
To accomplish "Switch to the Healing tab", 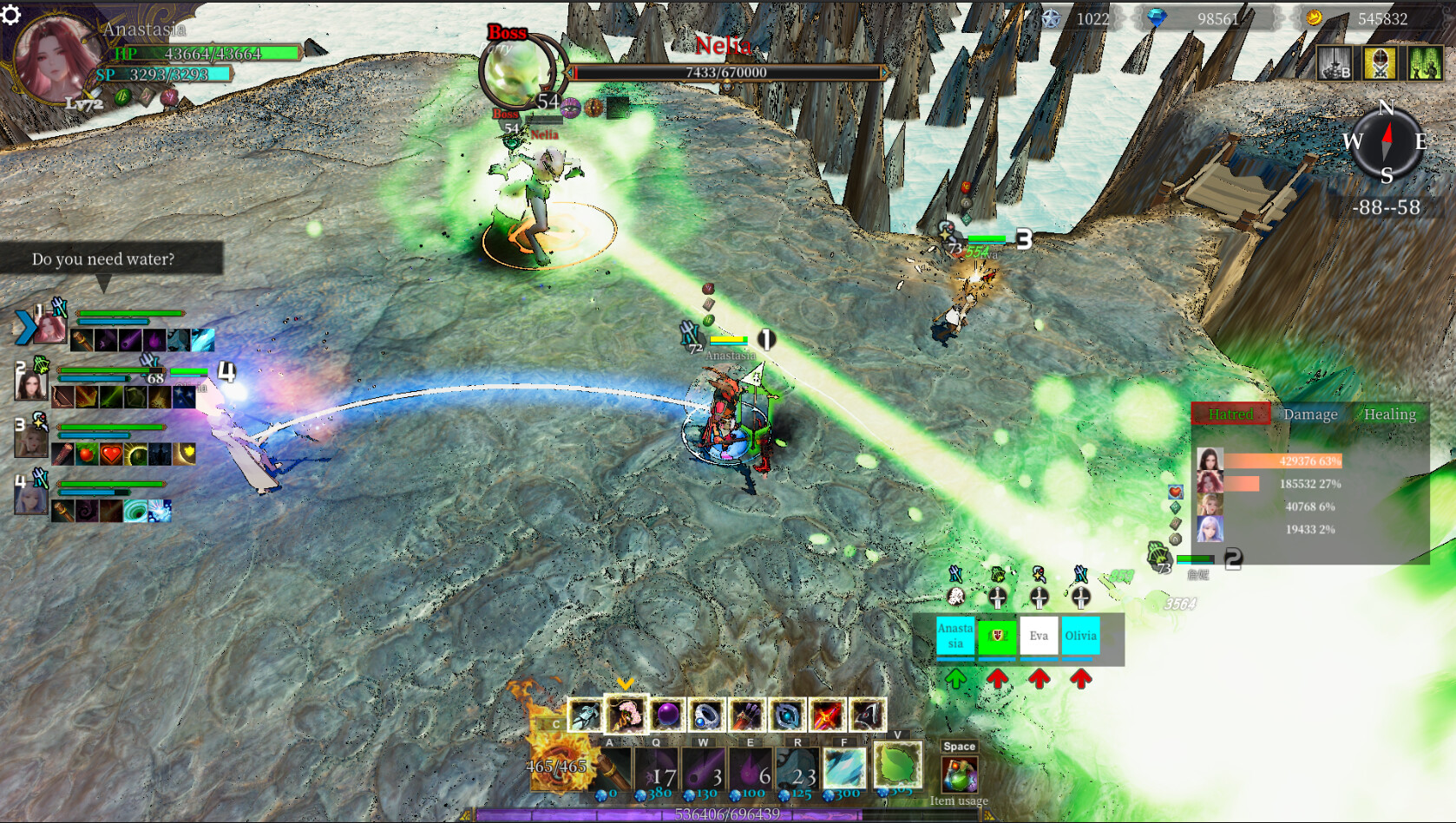I will click(x=1389, y=415).
